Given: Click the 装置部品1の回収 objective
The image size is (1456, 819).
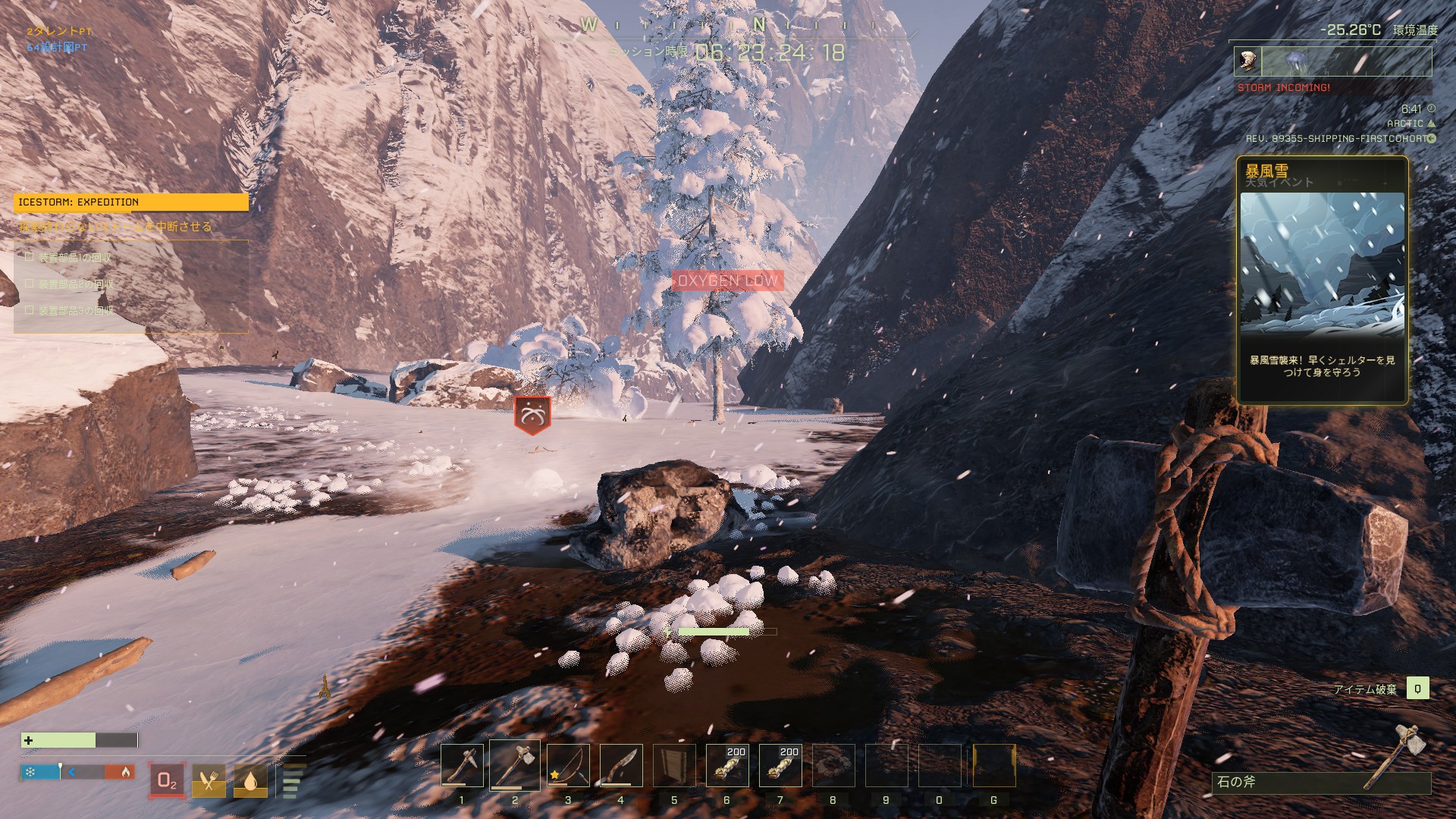Looking at the screenshot, I should pos(74,258).
